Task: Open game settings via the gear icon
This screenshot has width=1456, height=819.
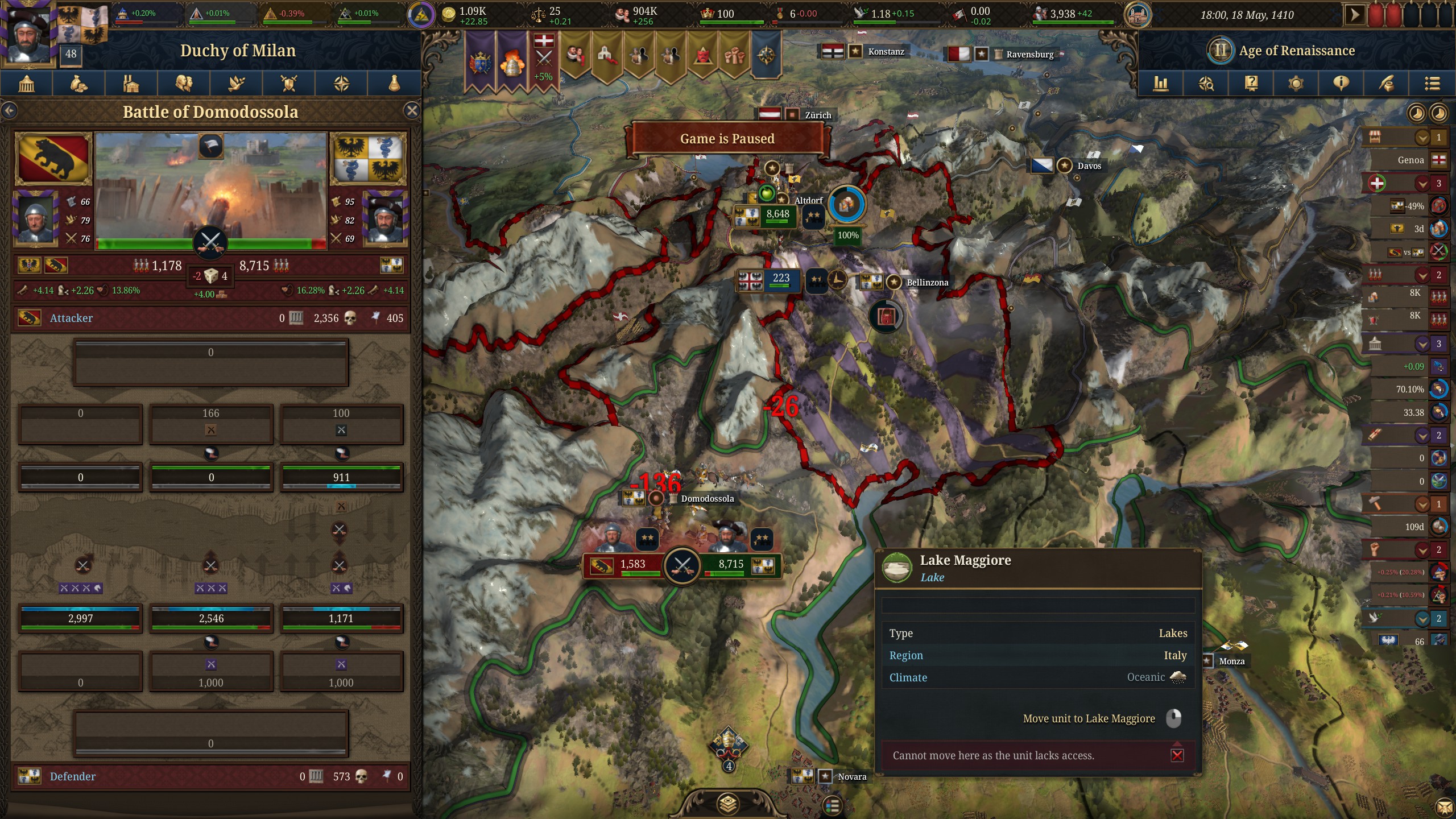Action: (x=1295, y=84)
